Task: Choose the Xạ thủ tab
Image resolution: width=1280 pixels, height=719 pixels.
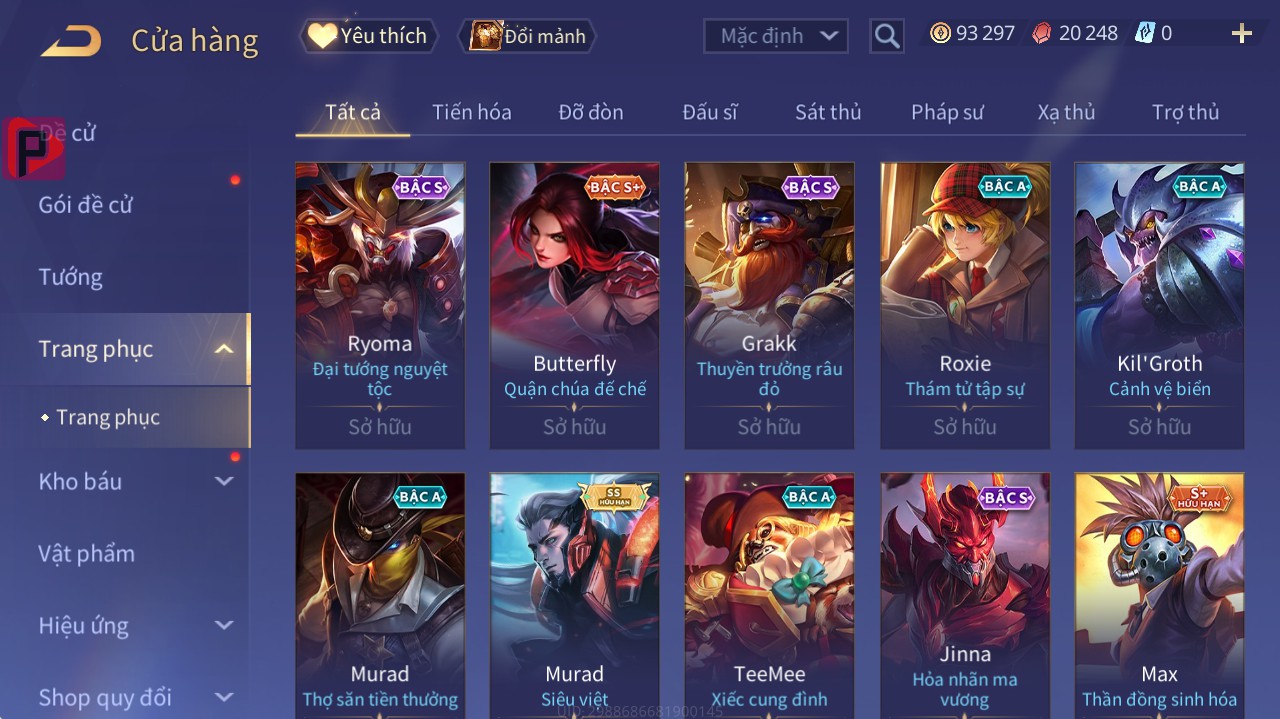Action: point(1066,112)
